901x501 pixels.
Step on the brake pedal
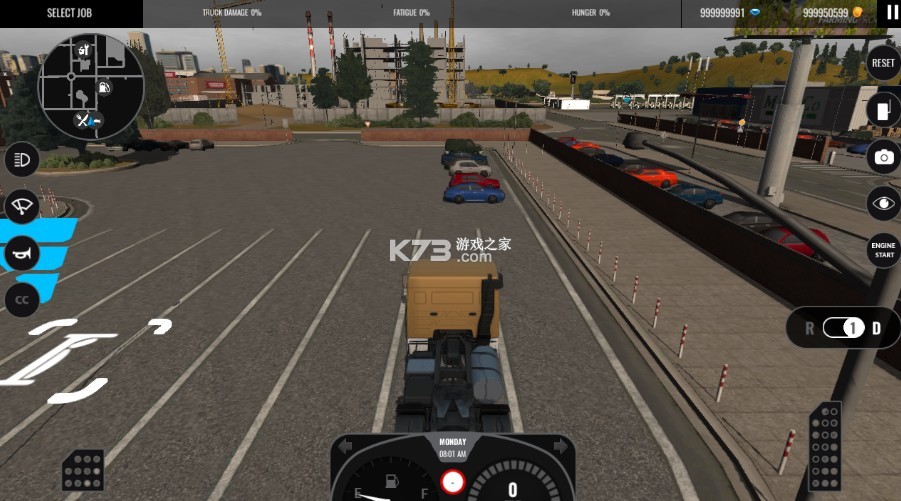point(83,470)
